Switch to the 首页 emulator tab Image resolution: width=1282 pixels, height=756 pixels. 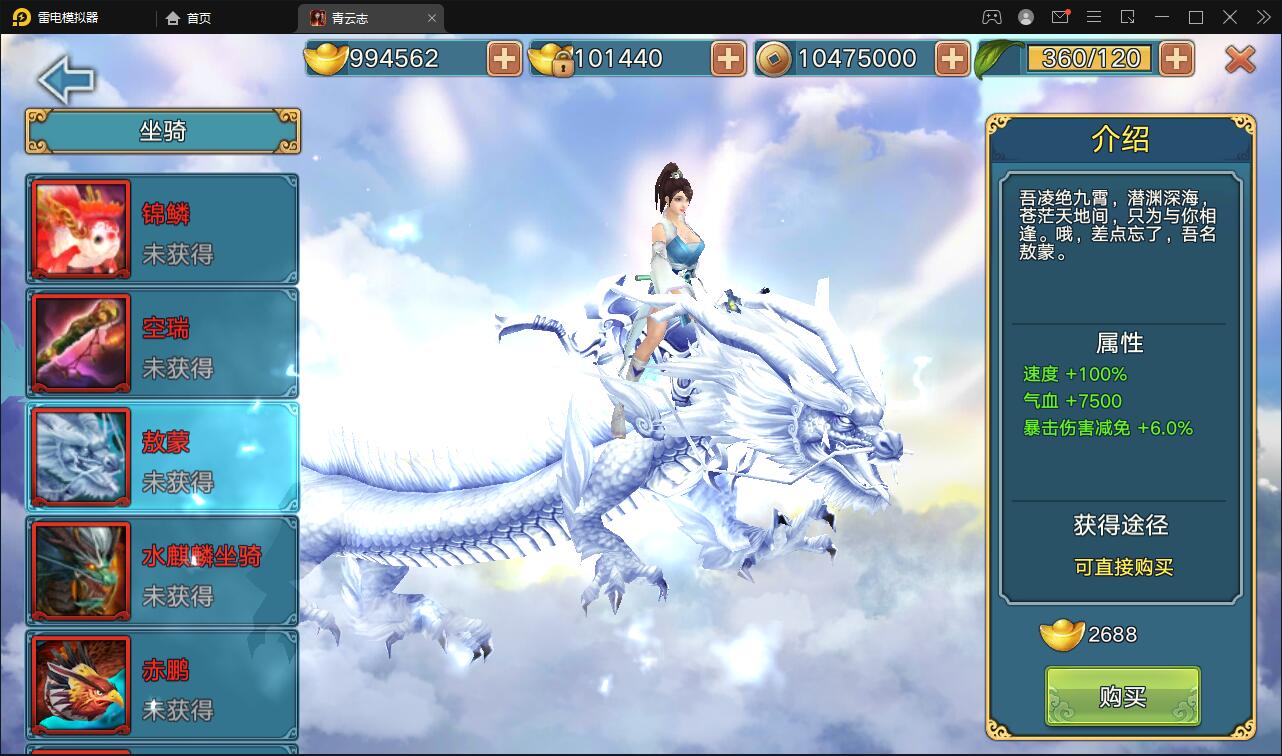pyautogui.click(x=189, y=18)
